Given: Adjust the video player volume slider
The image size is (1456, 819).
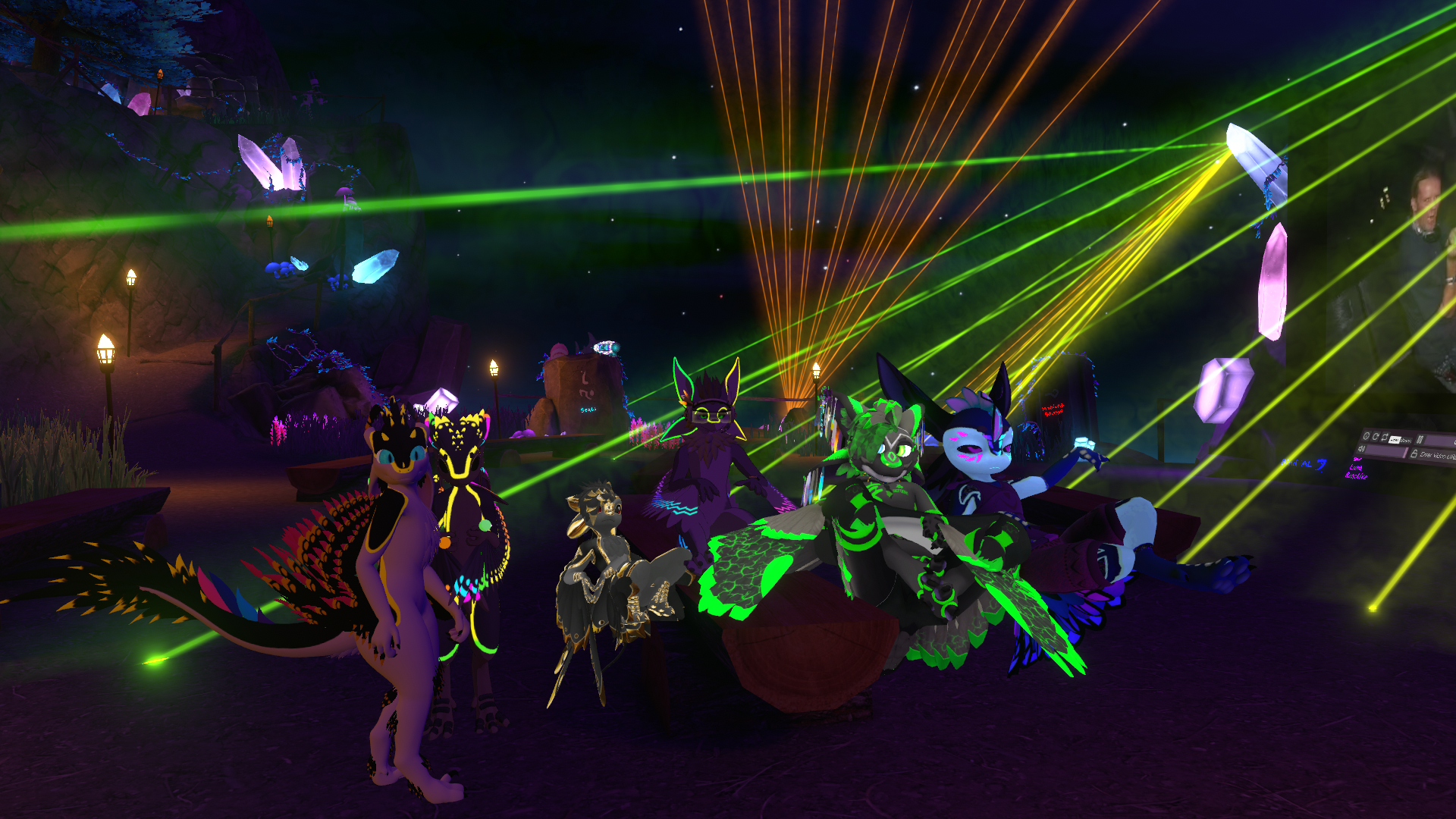Looking at the screenshot, I should click(1386, 451).
